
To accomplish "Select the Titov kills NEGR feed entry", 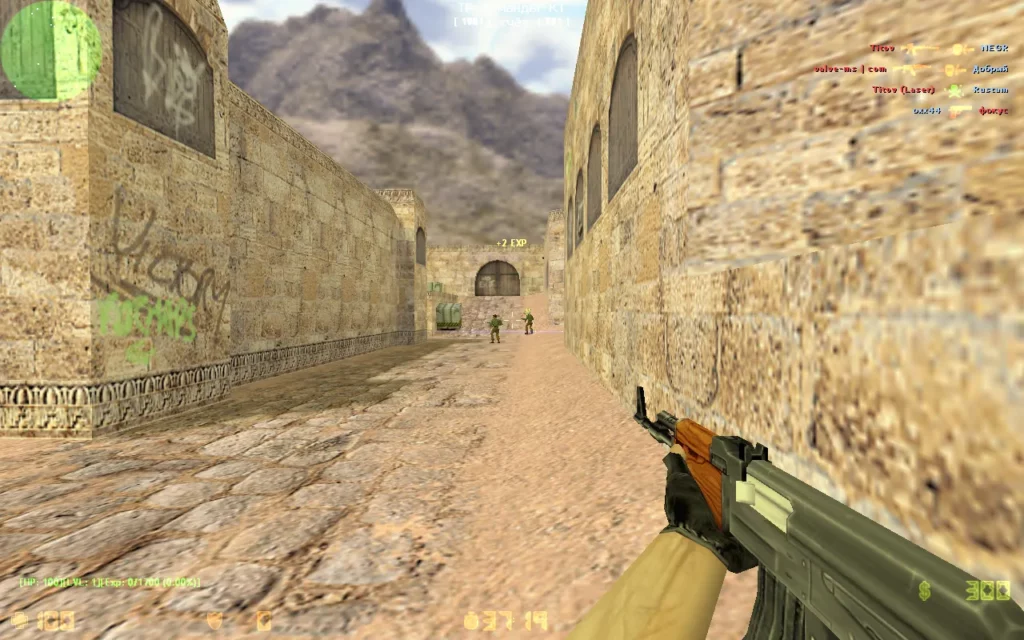I will click(937, 48).
